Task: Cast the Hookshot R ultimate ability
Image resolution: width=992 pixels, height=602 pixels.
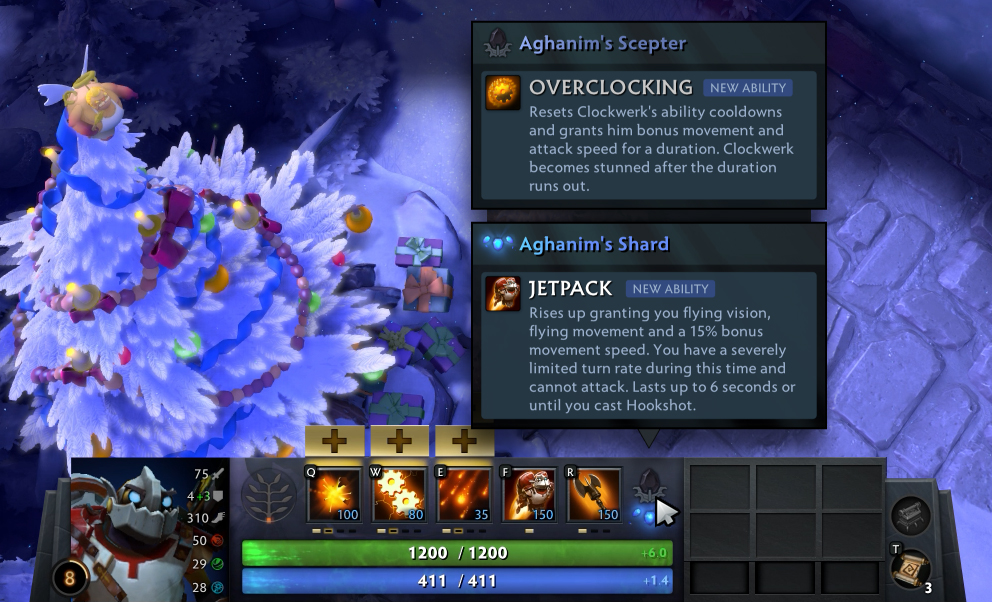Action: pos(594,495)
